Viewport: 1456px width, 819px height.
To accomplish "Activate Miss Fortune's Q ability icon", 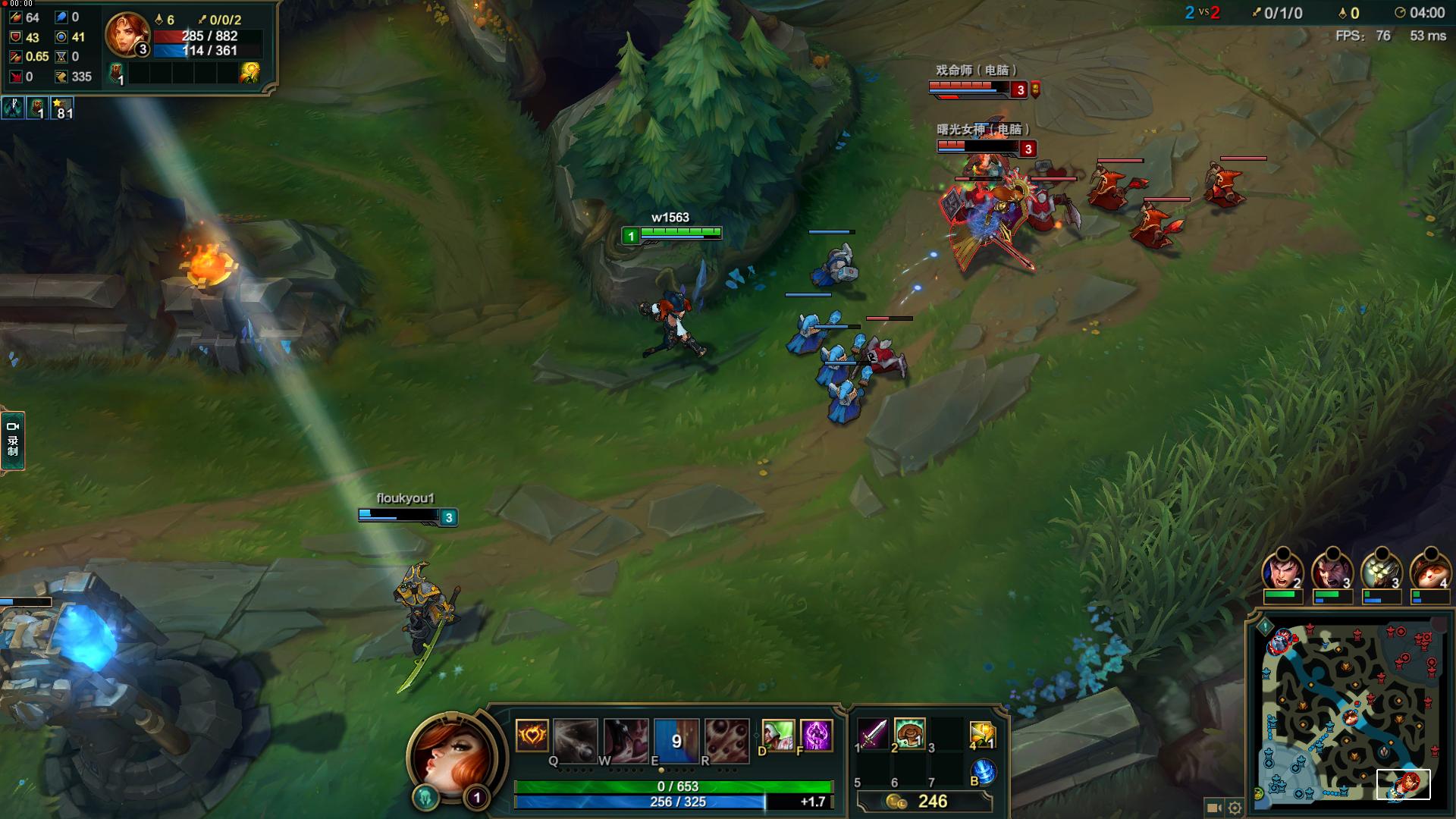I will [575, 739].
